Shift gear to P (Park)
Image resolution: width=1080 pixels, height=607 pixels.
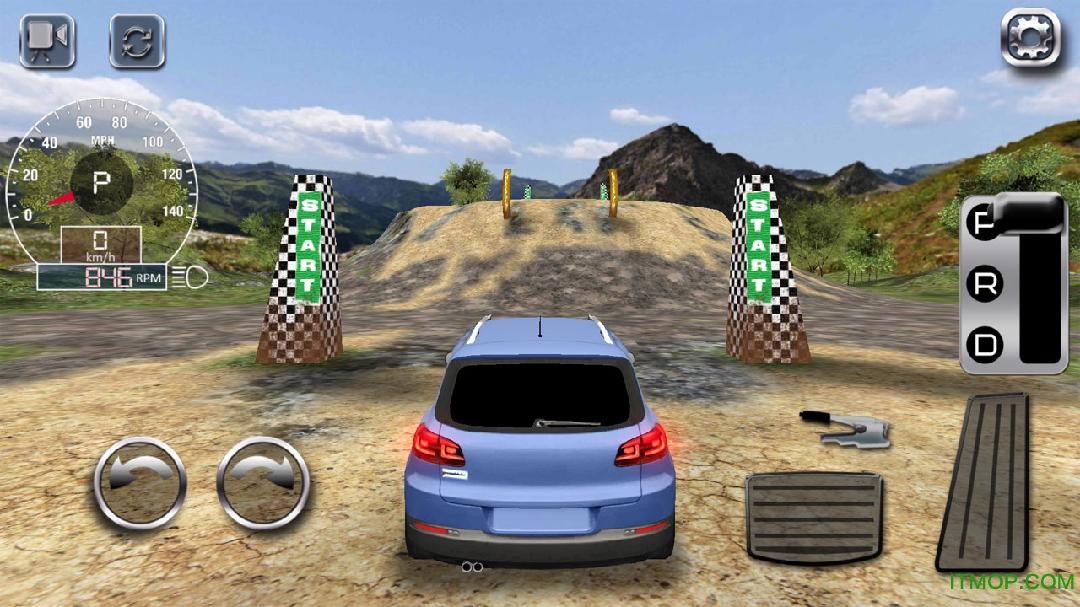click(x=985, y=223)
